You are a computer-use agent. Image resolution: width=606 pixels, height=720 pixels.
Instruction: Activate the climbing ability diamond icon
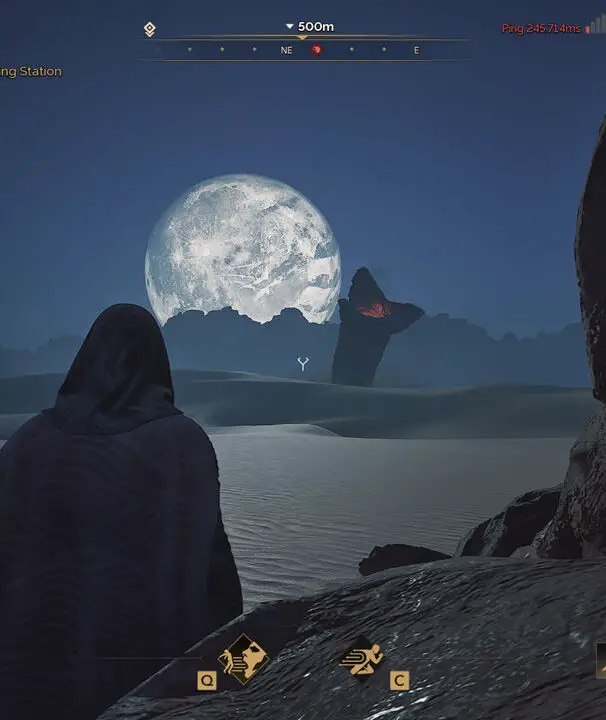pos(243,657)
